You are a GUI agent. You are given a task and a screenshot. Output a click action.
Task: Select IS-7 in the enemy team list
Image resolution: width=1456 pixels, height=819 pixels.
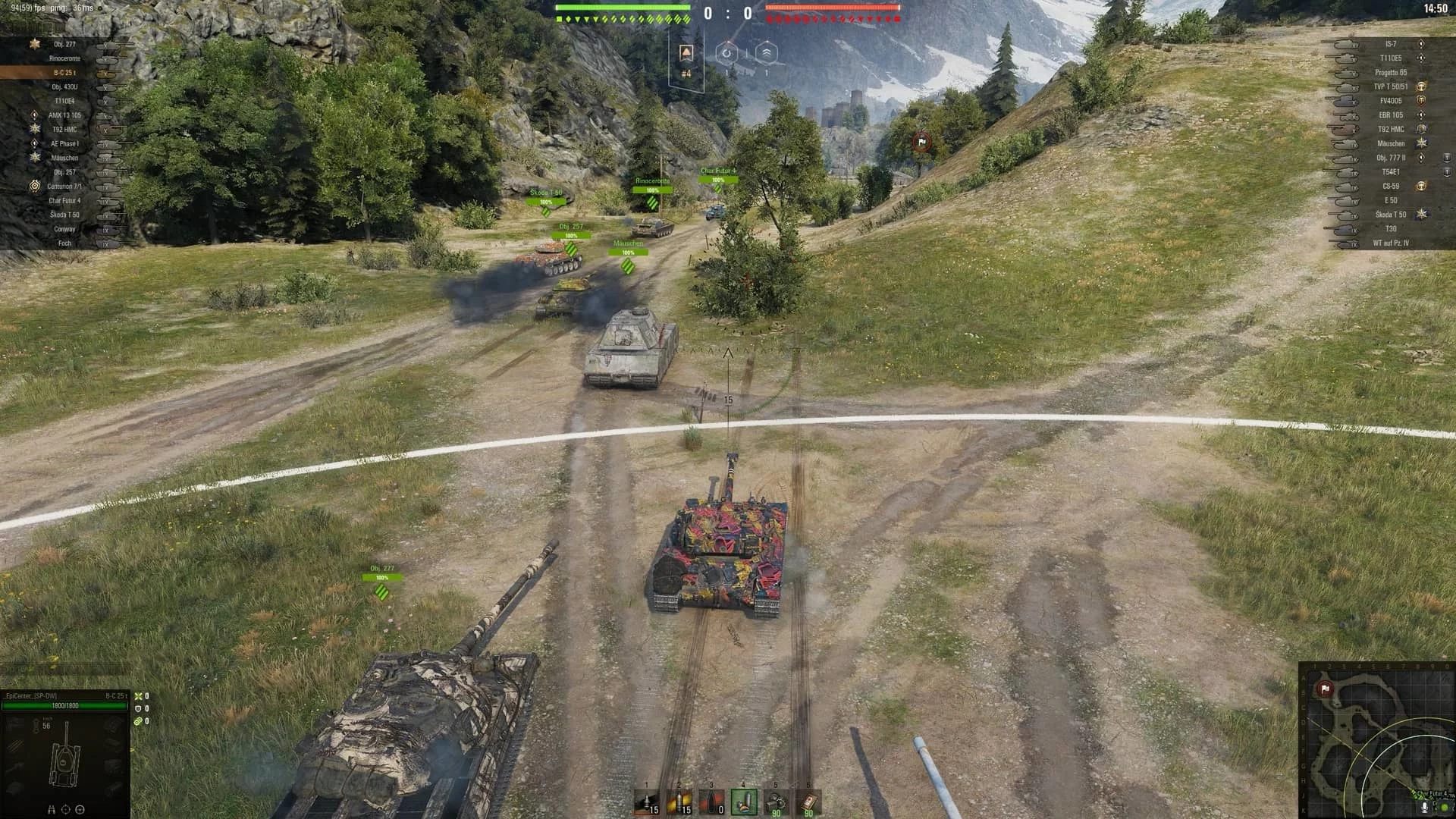pos(1390,45)
